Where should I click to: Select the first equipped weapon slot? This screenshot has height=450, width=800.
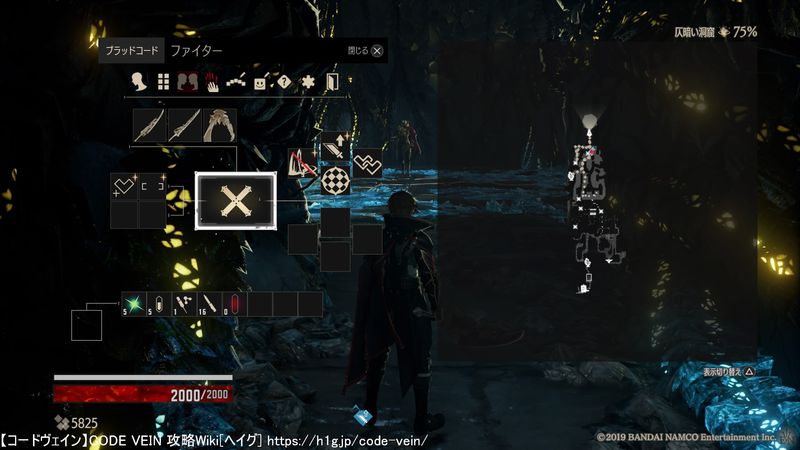pos(150,126)
